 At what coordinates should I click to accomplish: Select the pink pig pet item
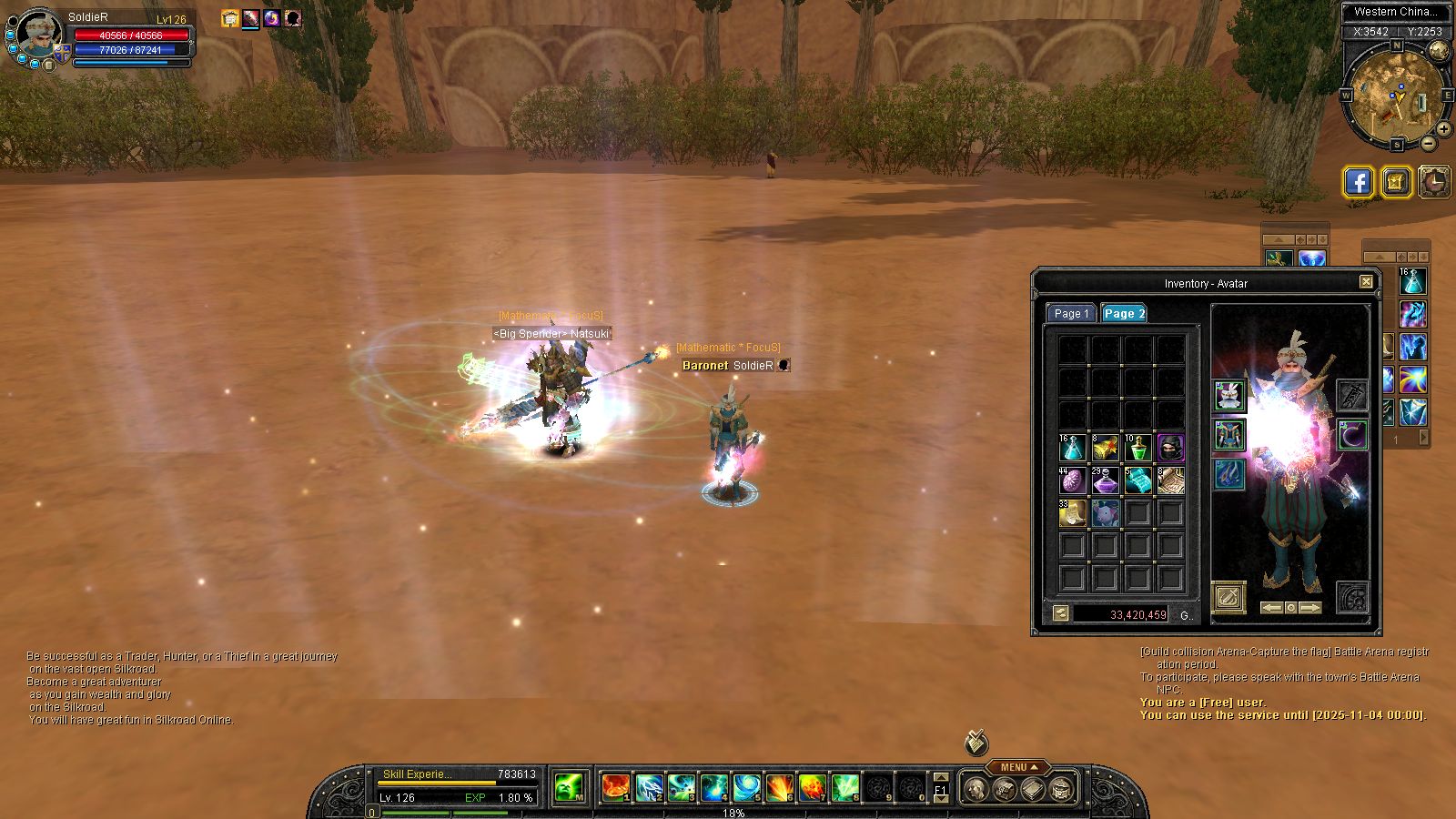point(1105,513)
